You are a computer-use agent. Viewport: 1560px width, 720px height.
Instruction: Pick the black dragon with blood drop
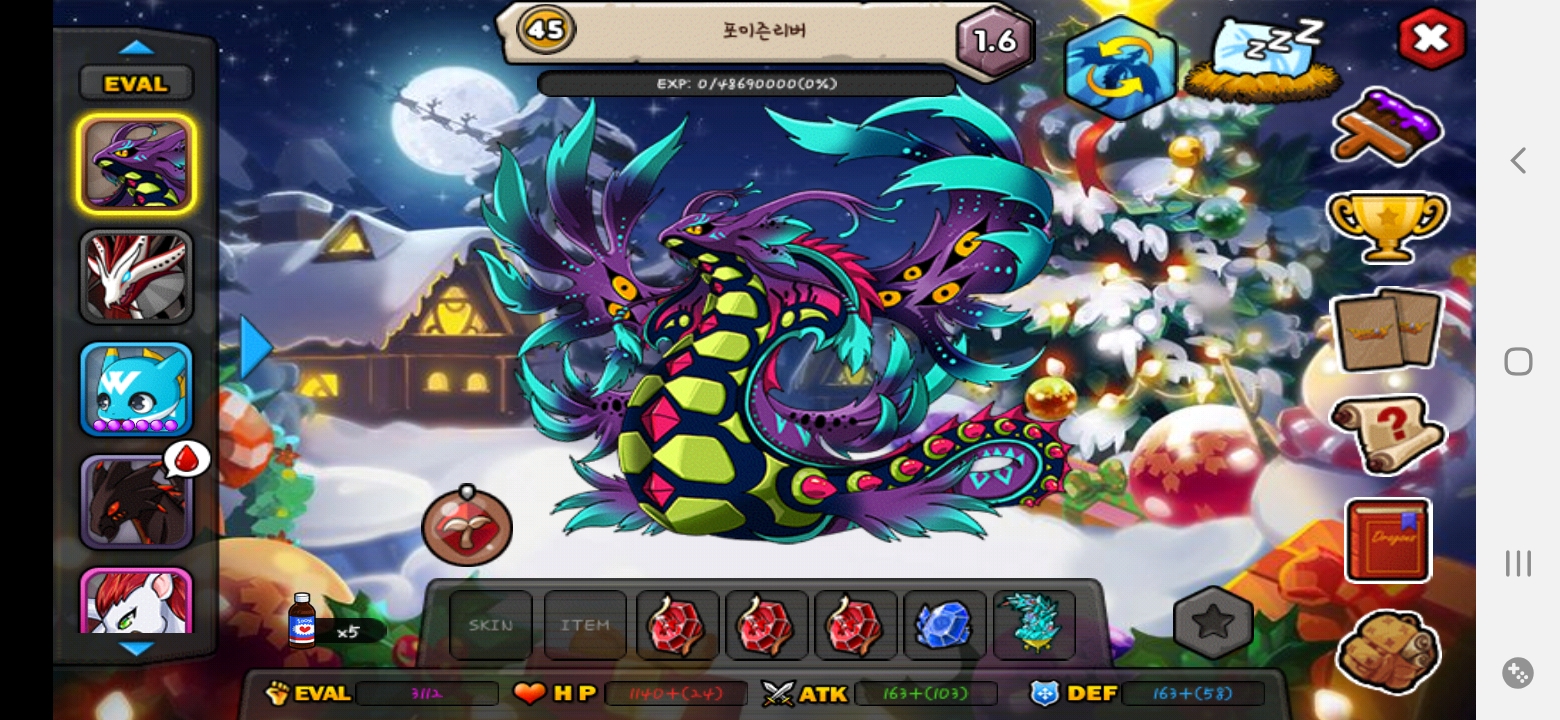pos(134,502)
